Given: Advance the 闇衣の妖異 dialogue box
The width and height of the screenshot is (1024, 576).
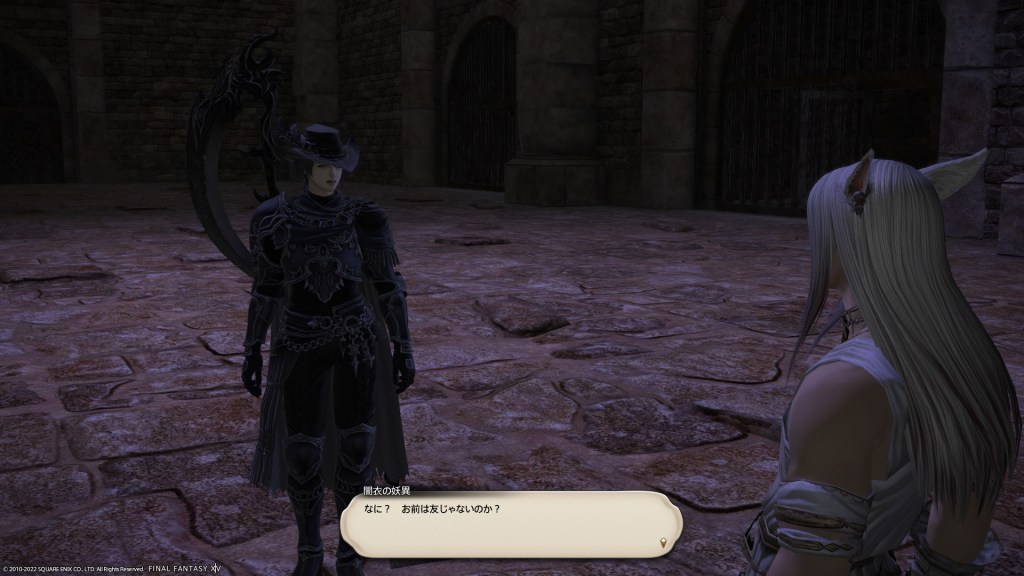Looking at the screenshot, I should click(x=510, y=523).
